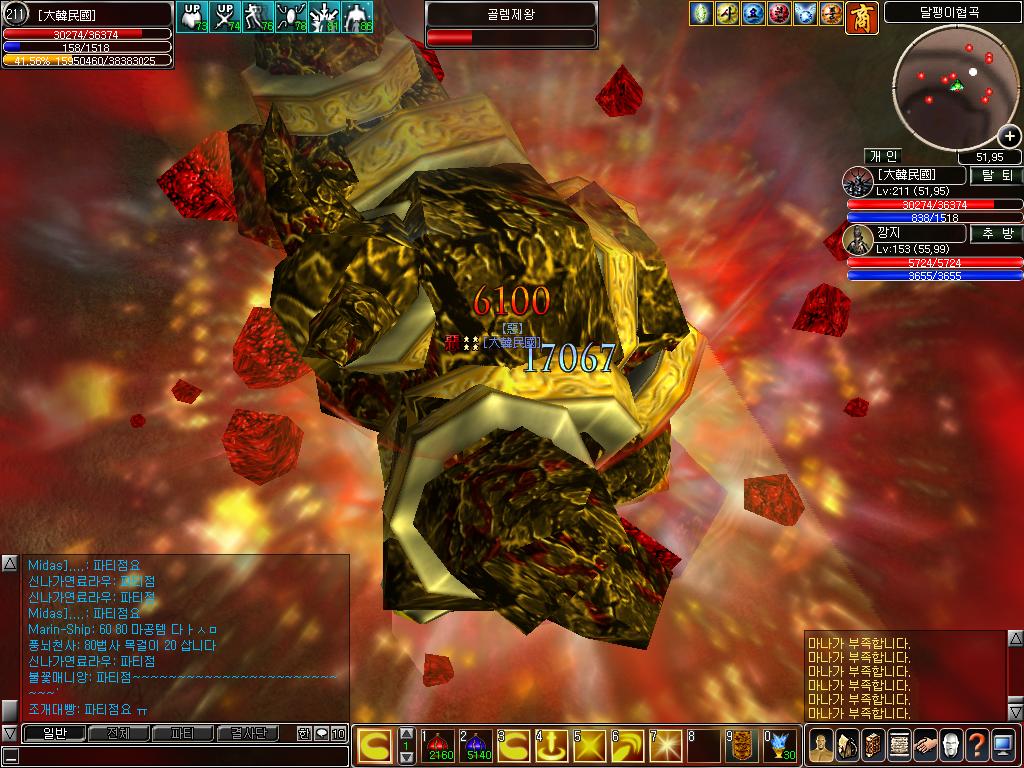Click the 탈퇴 party leave button

pos(996,175)
